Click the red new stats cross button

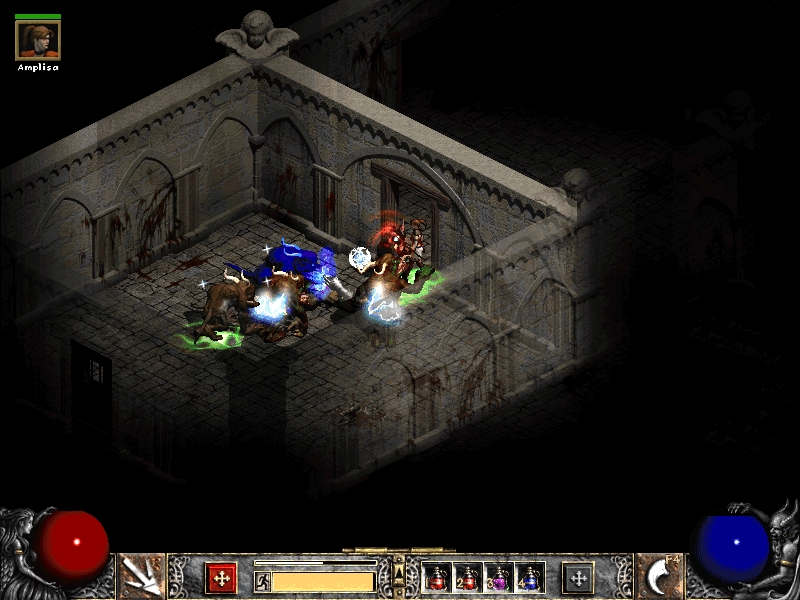click(x=221, y=578)
